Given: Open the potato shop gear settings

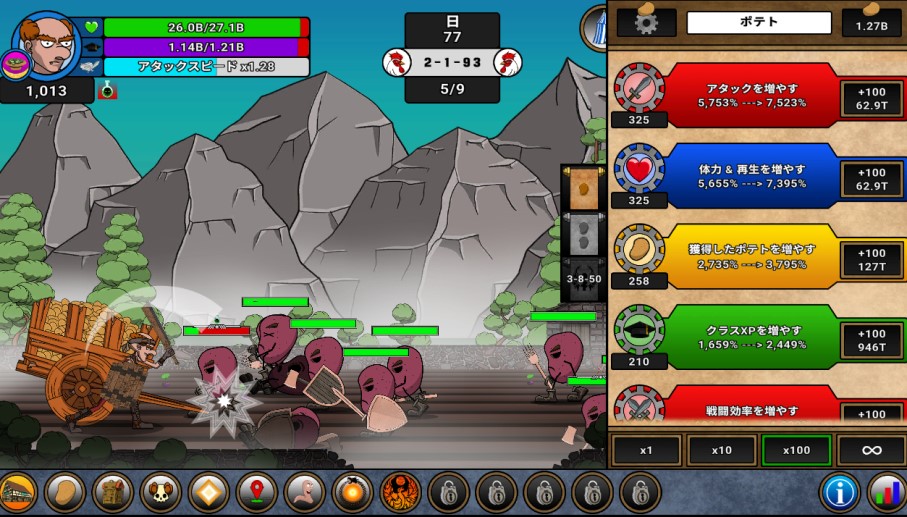Looking at the screenshot, I should [647, 22].
